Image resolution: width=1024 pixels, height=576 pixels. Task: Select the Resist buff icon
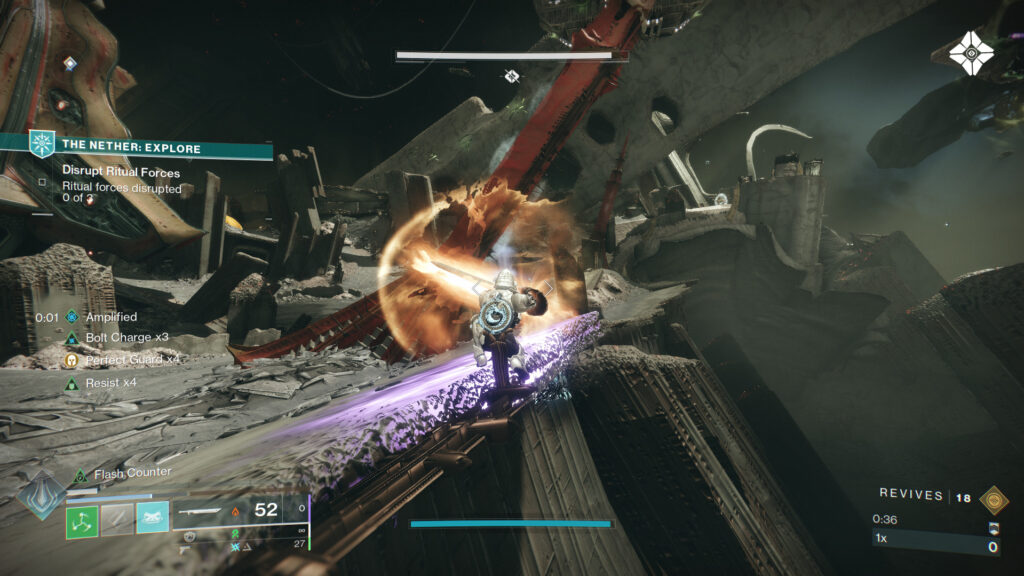coord(71,383)
